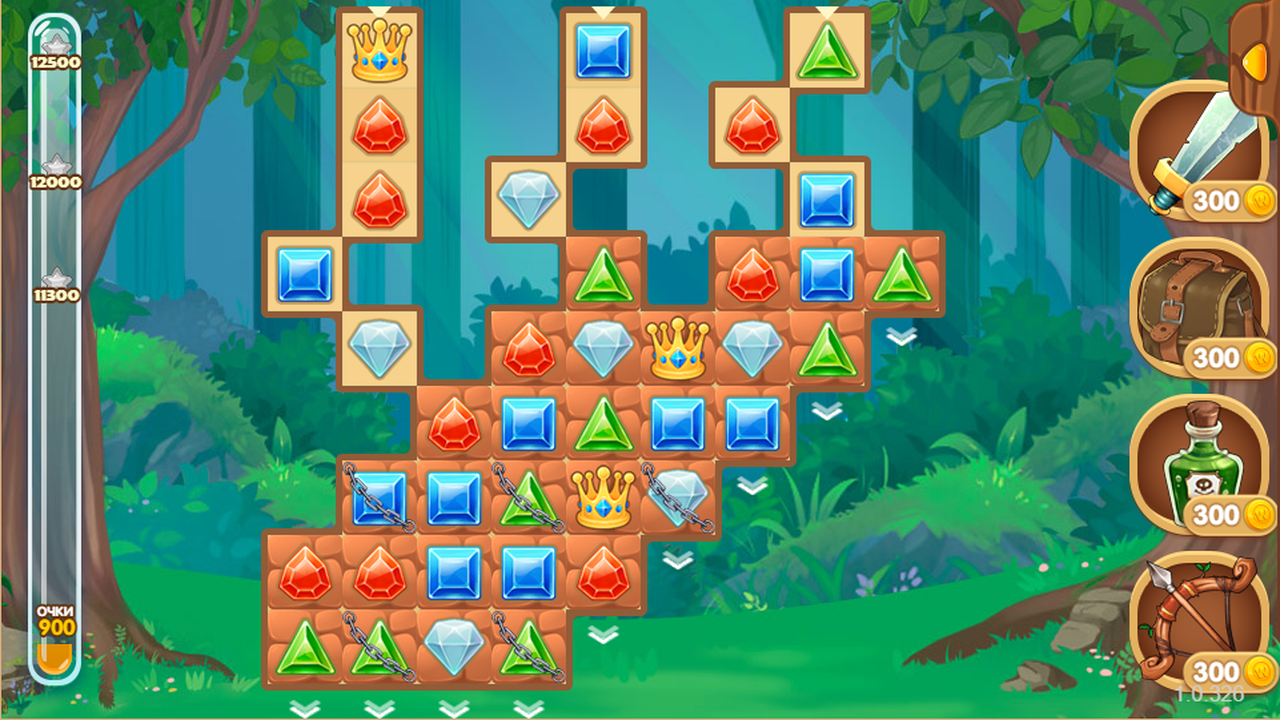
Task: Click the 12500 star milestone on the progress bar
Action: point(58,48)
